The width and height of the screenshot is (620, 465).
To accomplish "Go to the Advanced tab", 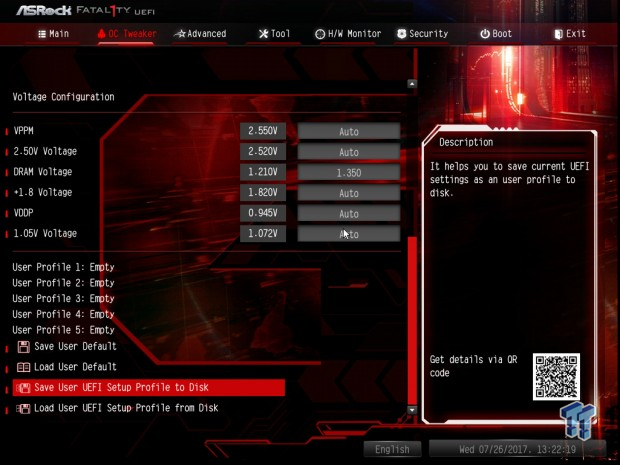I will pyautogui.click(x=200, y=33).
